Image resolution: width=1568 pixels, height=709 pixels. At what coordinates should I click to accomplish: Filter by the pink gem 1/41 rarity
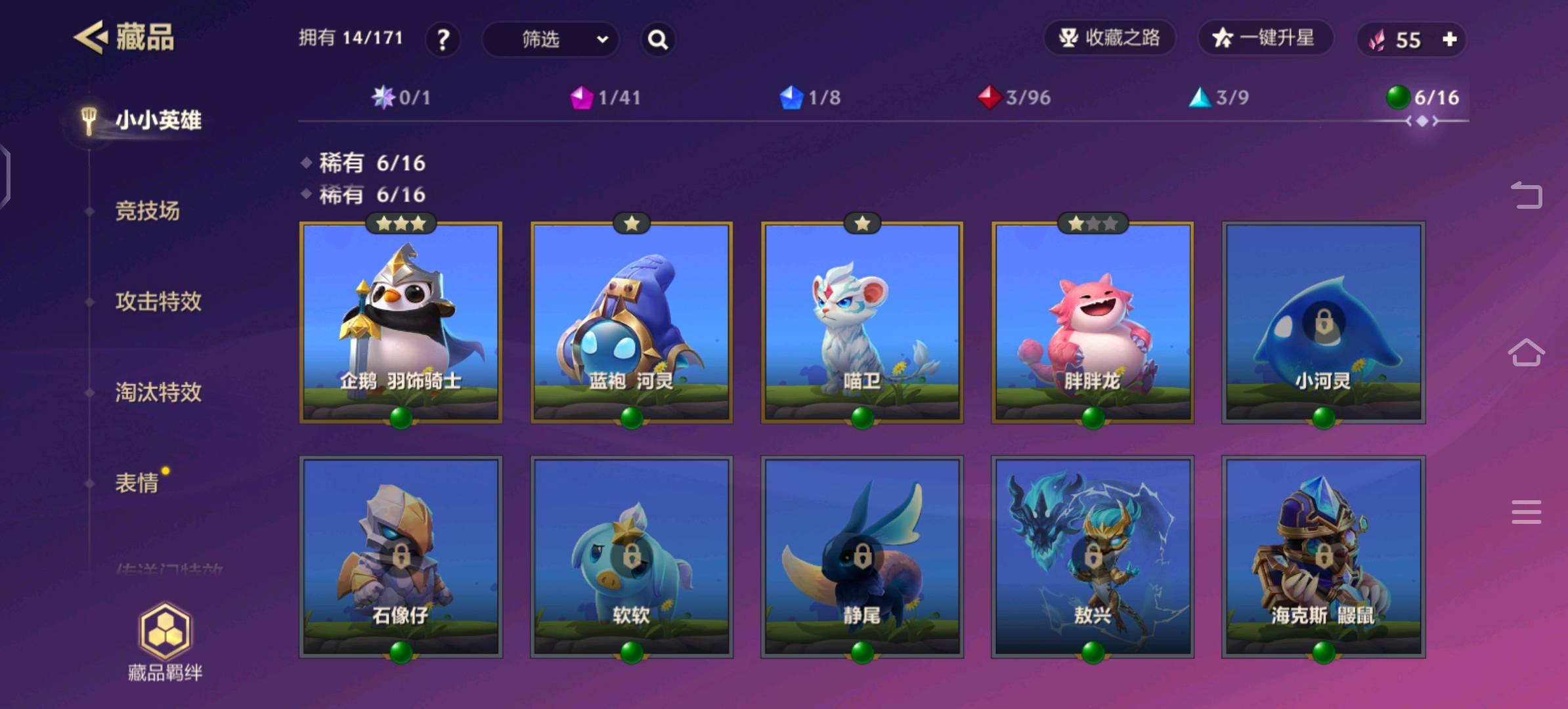point(605,98)
